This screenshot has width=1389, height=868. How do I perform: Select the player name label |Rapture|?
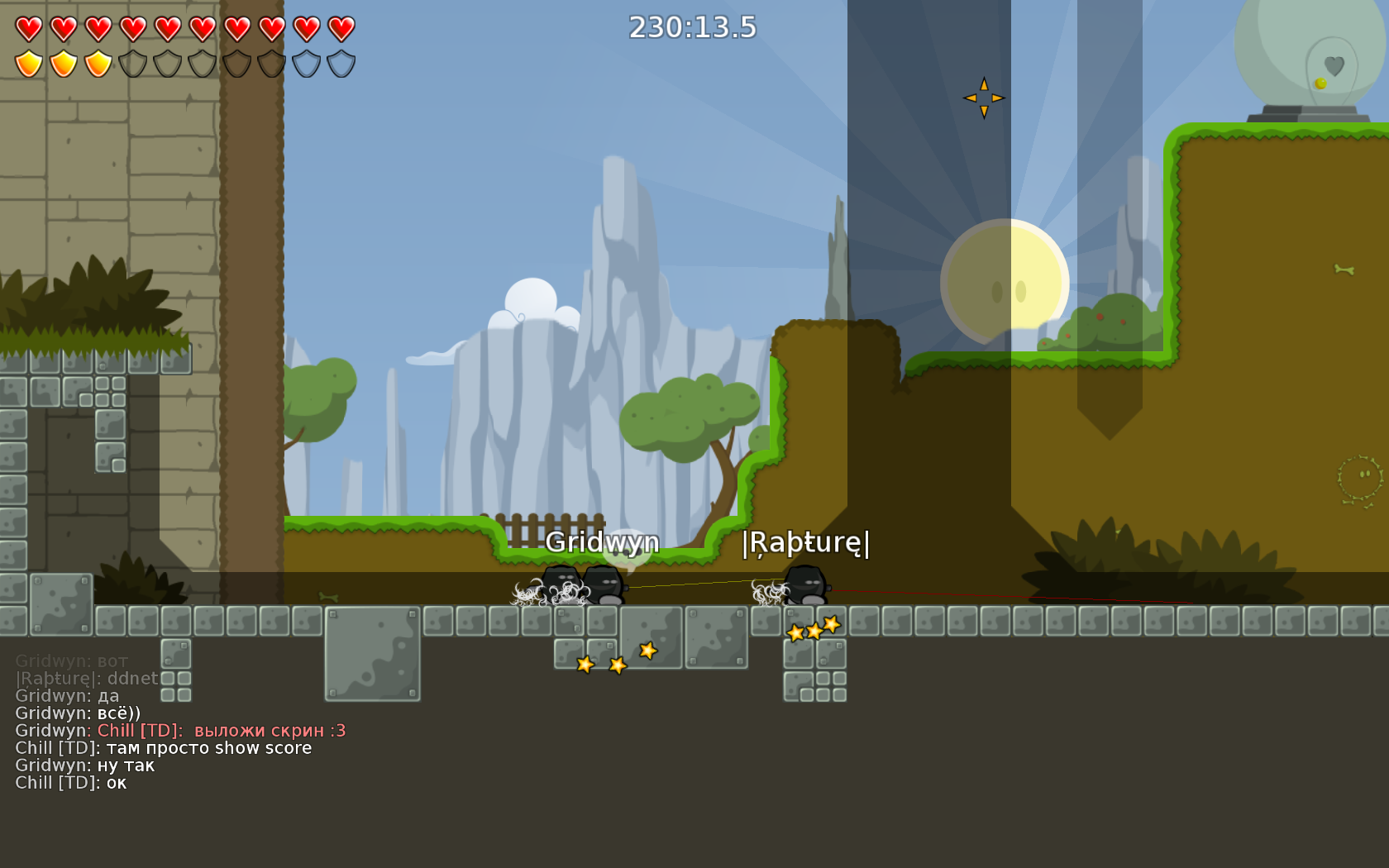coord(805,544)
